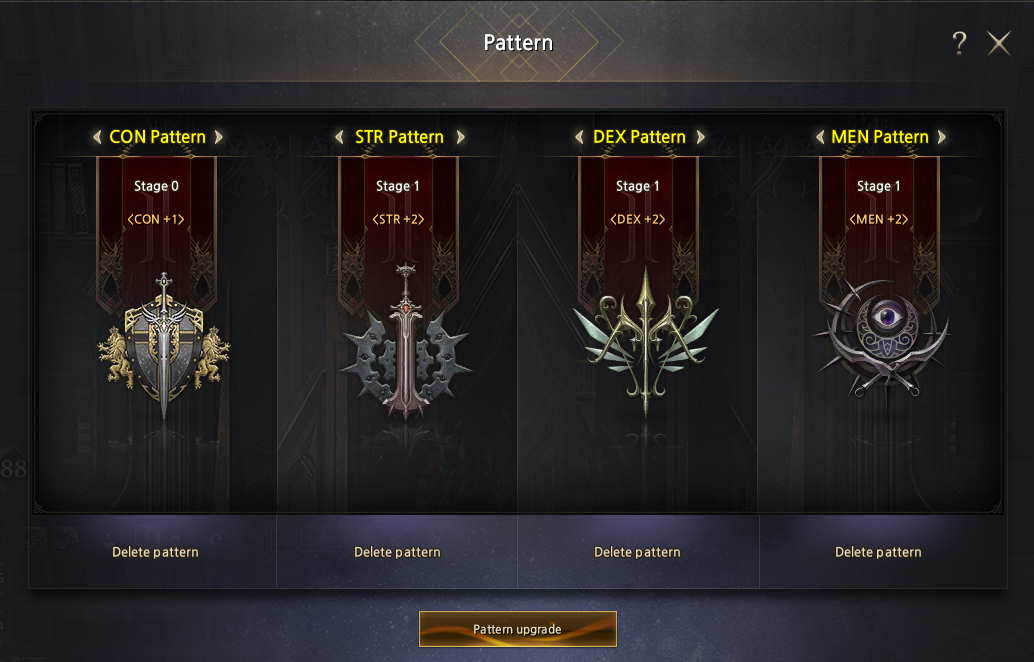Viewport: 1034px width, 662px height.
Task: Delete the CON pattern
Action: (x=155, y=552)
